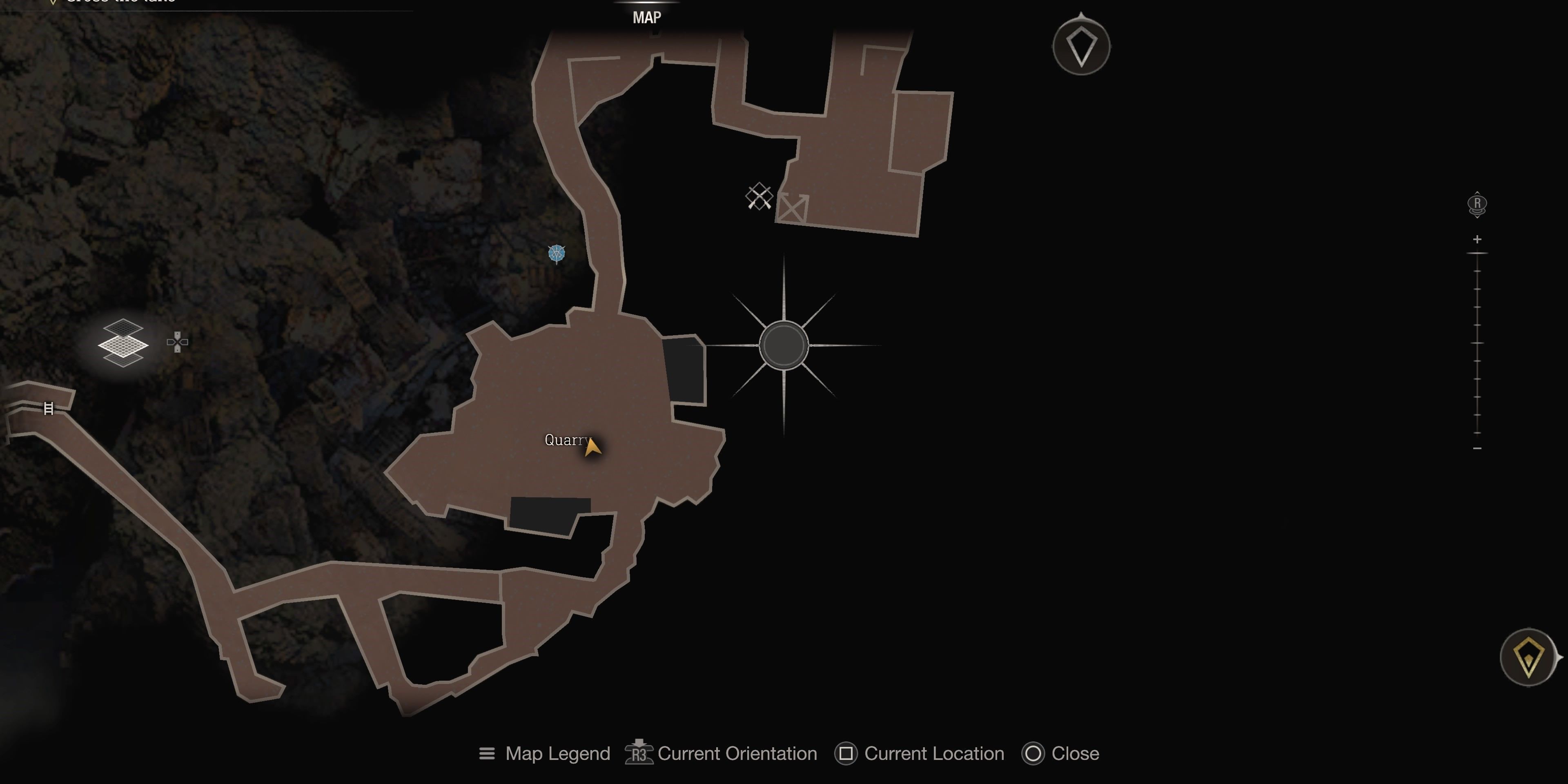Select the blue medallion map marker
Image resolution: width=1568 pixels, height=784 pixels.
click(x=556, y=253)
